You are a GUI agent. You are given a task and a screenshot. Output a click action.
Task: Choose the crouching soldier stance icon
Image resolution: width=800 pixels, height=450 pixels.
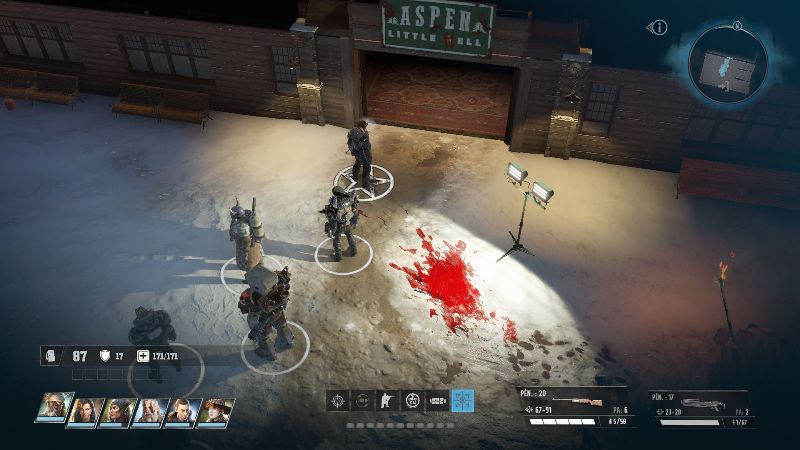click(387, 401)
